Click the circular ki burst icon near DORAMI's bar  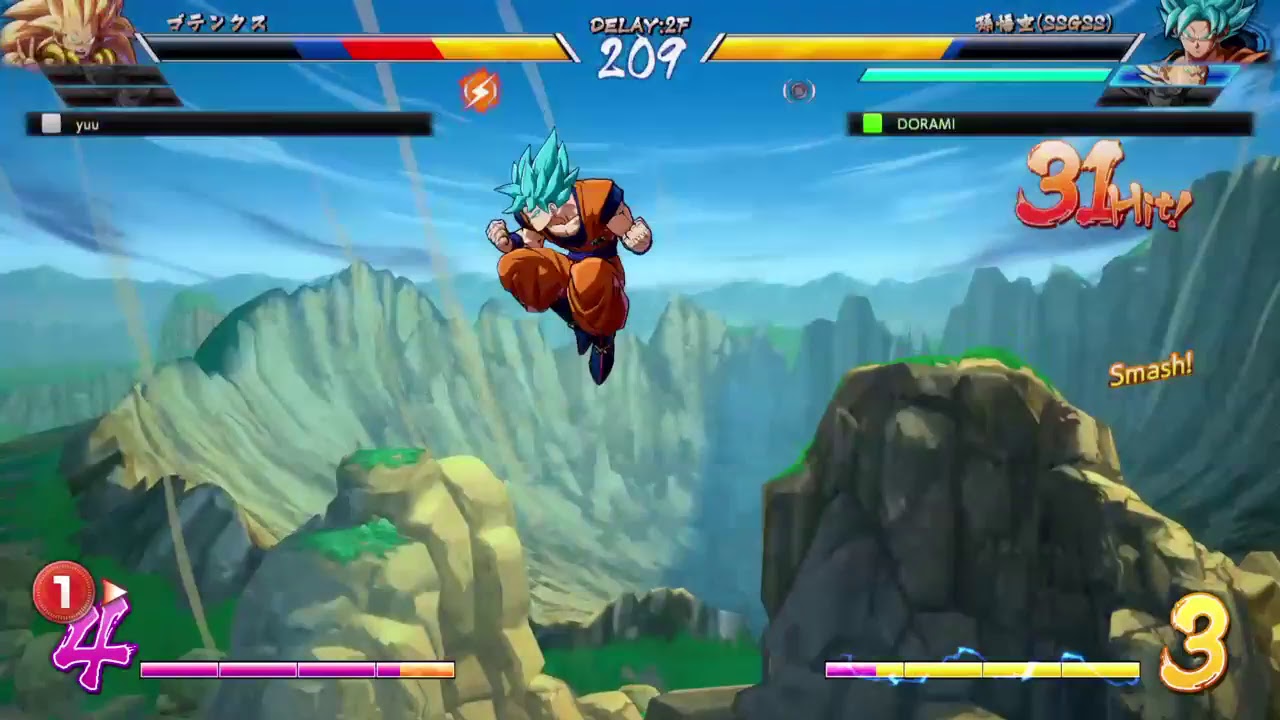tap(799, 92)
